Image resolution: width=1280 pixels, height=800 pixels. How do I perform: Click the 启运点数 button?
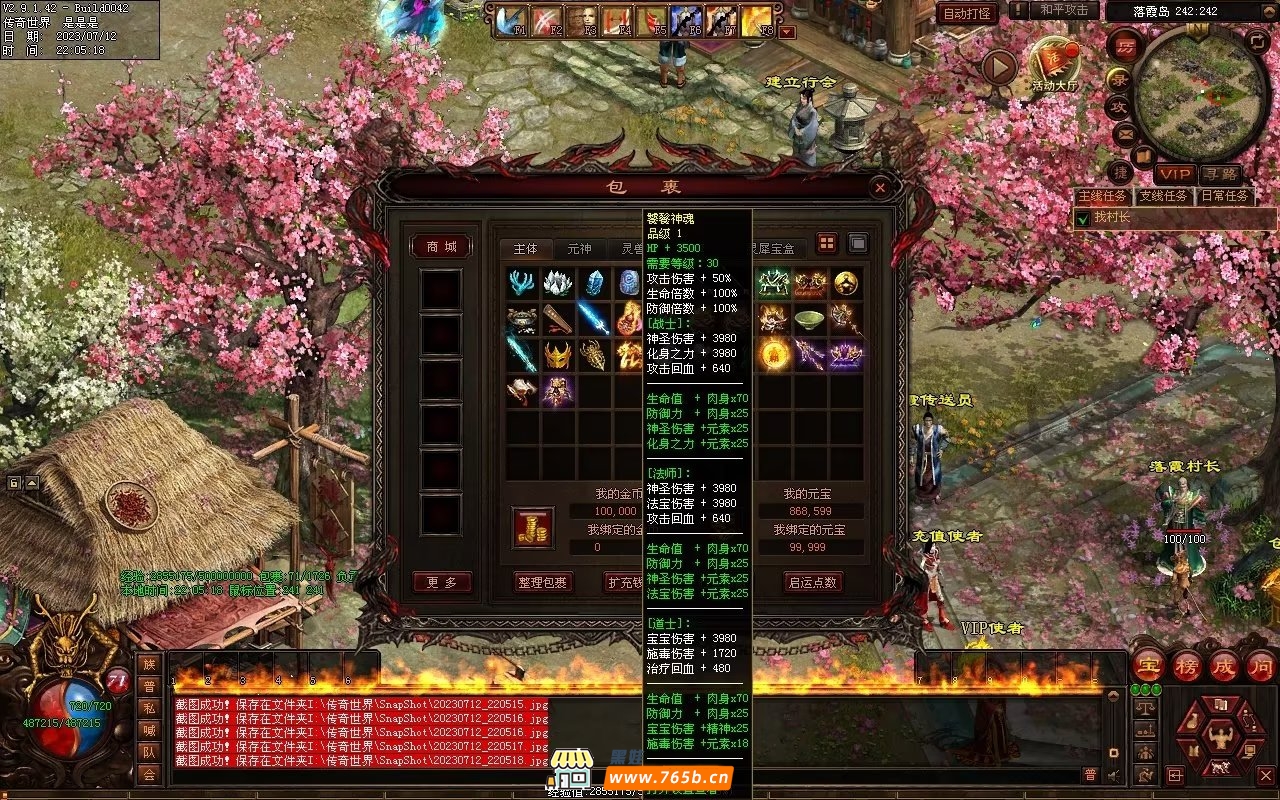click(812, 582)
